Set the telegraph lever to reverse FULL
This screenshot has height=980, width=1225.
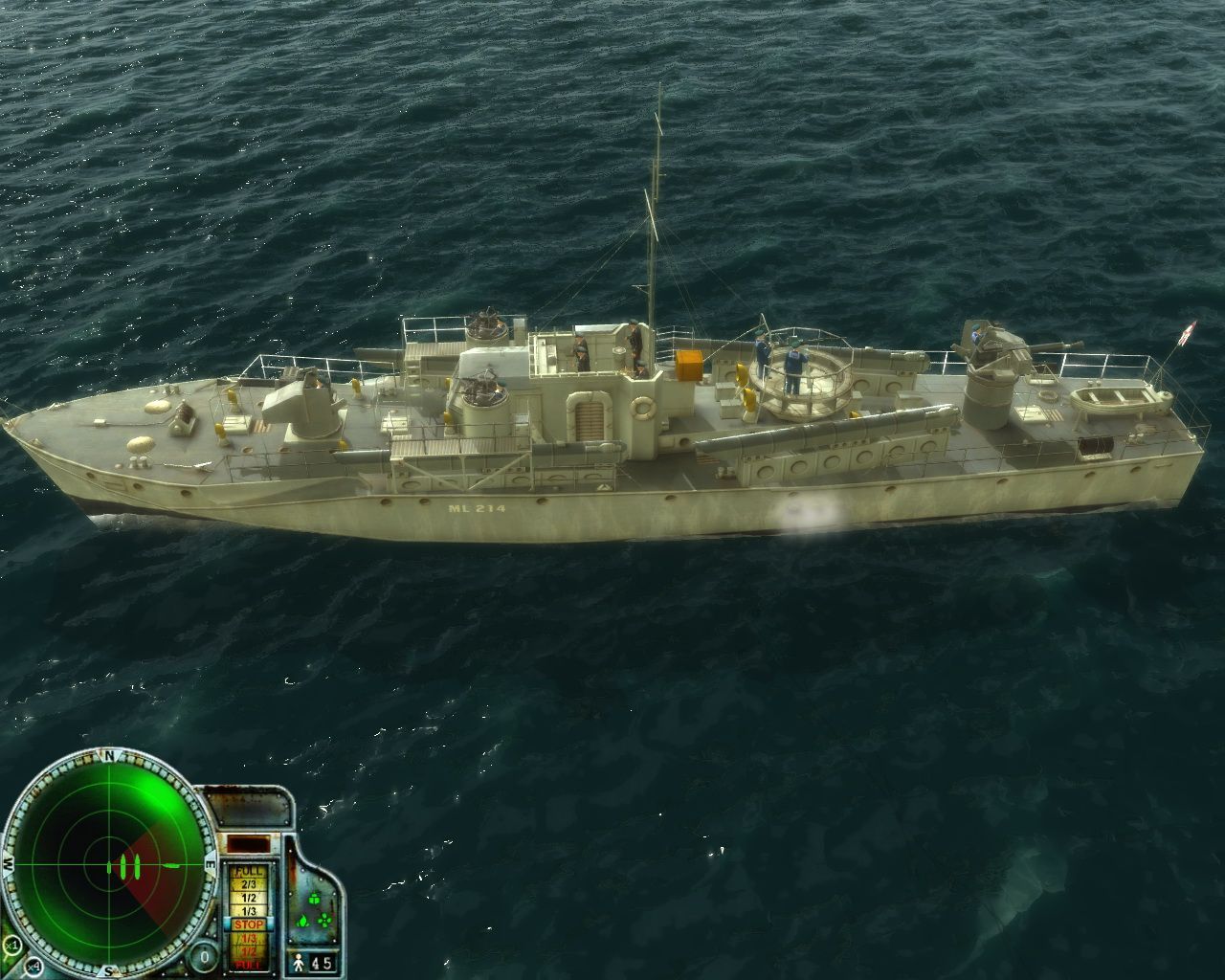(x=248, y=964)
